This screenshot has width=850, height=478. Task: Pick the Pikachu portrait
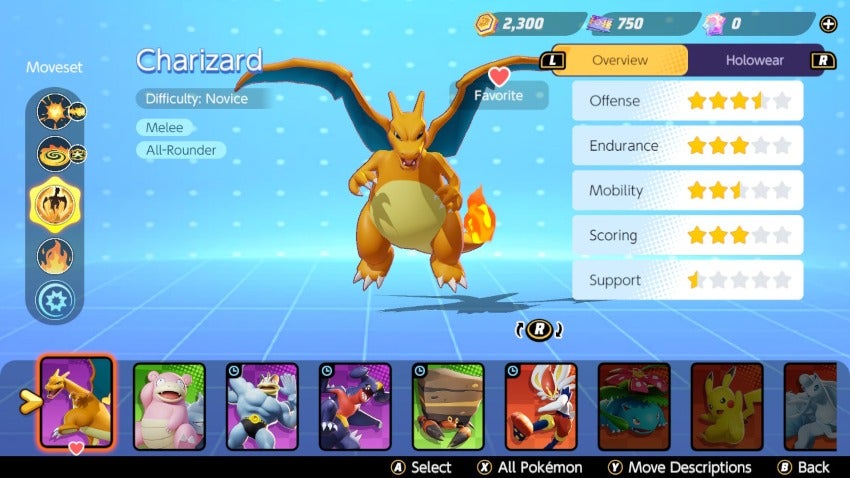[727, 405]
